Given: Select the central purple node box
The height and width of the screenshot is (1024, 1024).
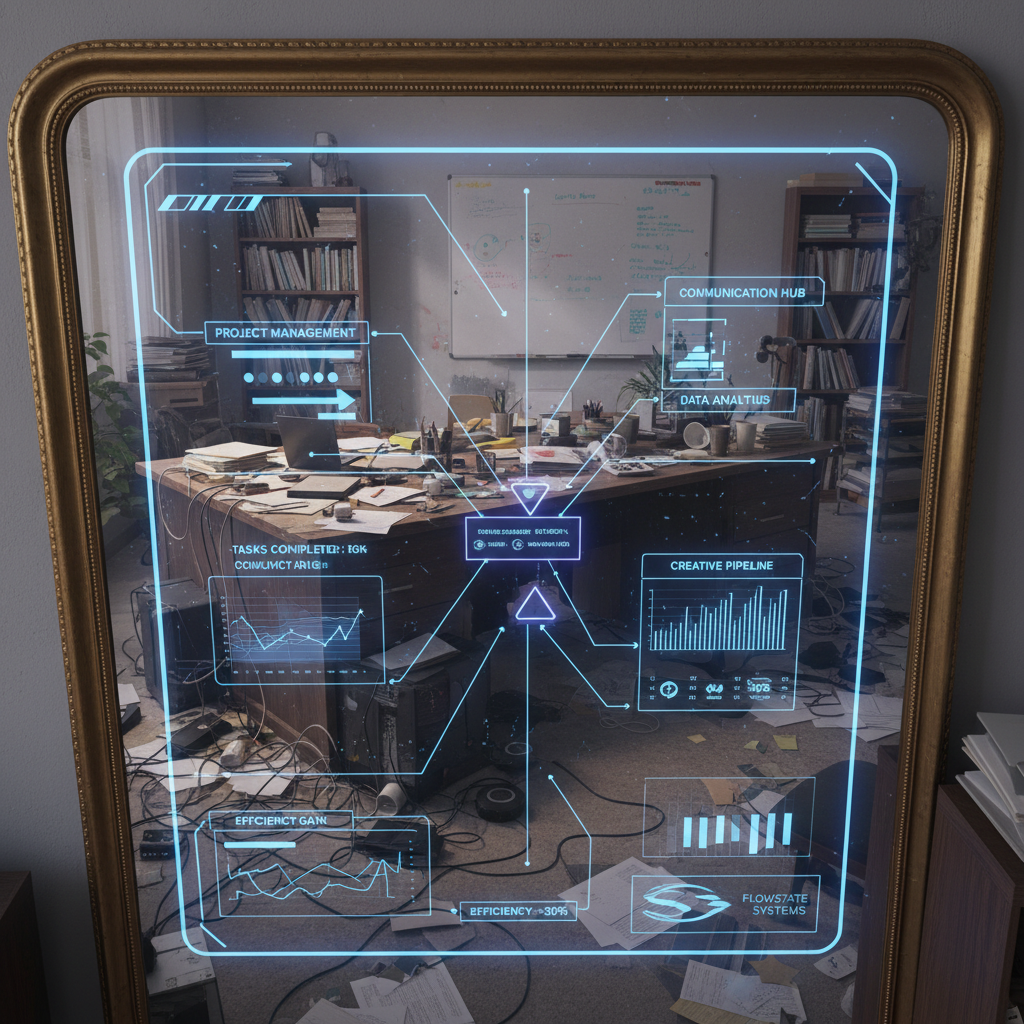Looking at the screenshot, I should pos(522,538).
